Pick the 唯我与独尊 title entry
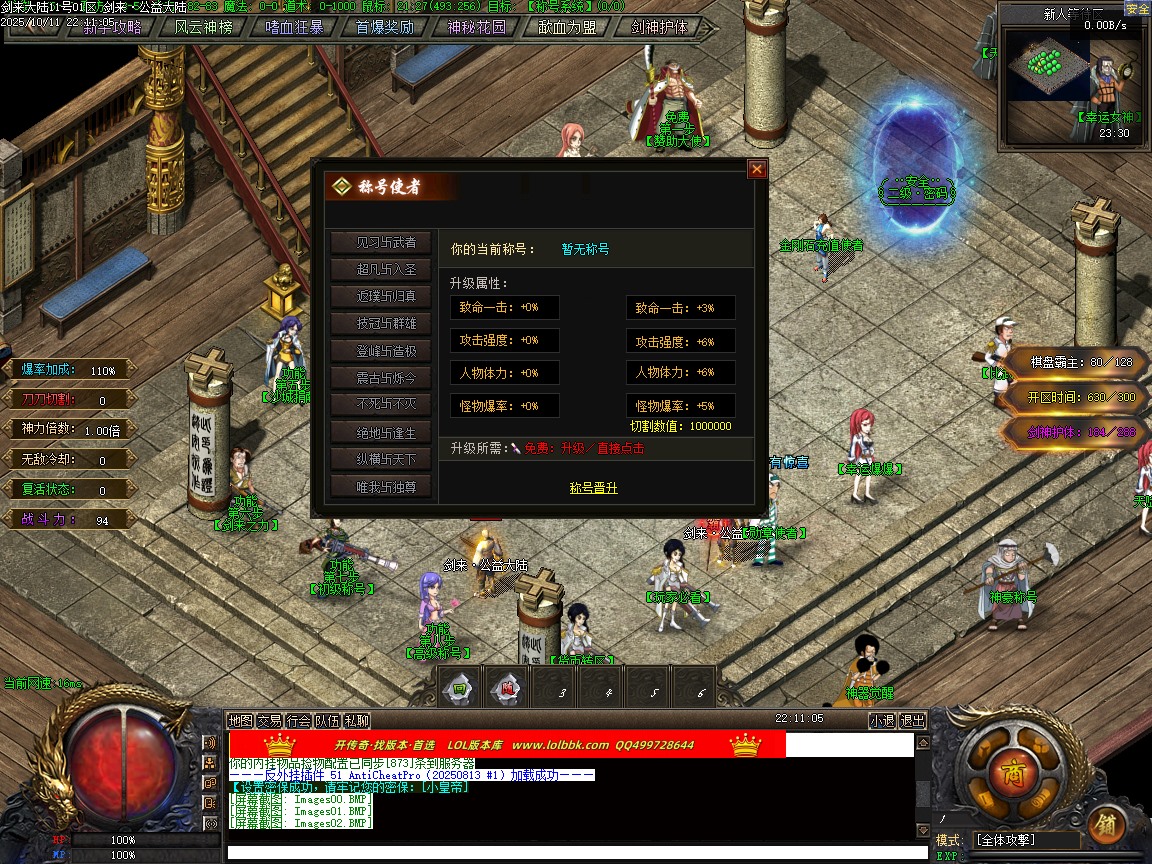The width and height of the screenshot is (1152, 864). coord(380,488)
